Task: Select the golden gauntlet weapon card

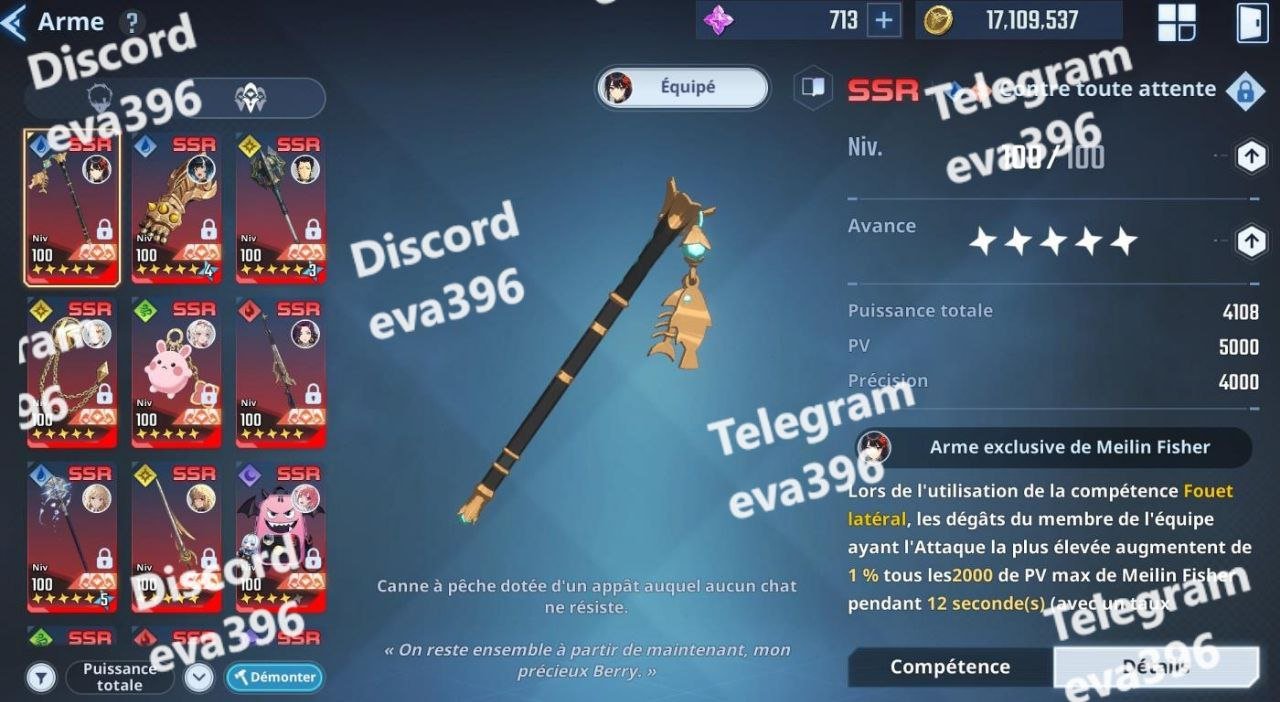Action: pyautogui.click(x=176, y=208)
